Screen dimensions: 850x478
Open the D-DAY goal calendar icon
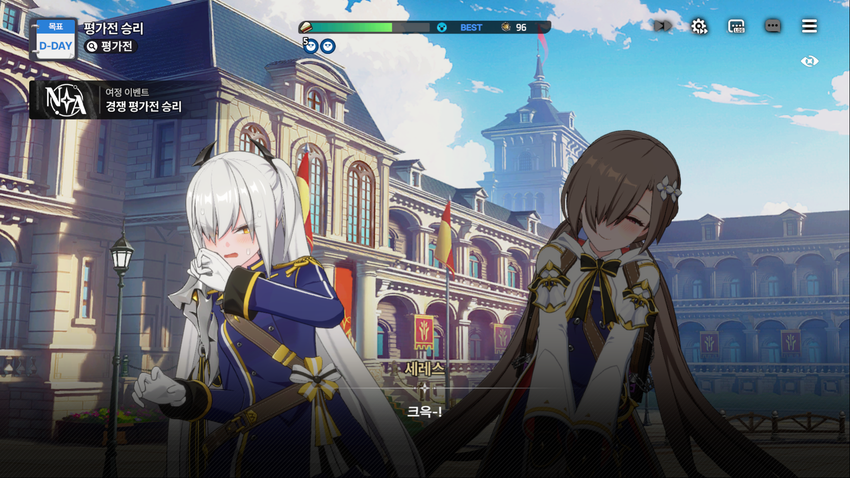(x=55, y=38)
